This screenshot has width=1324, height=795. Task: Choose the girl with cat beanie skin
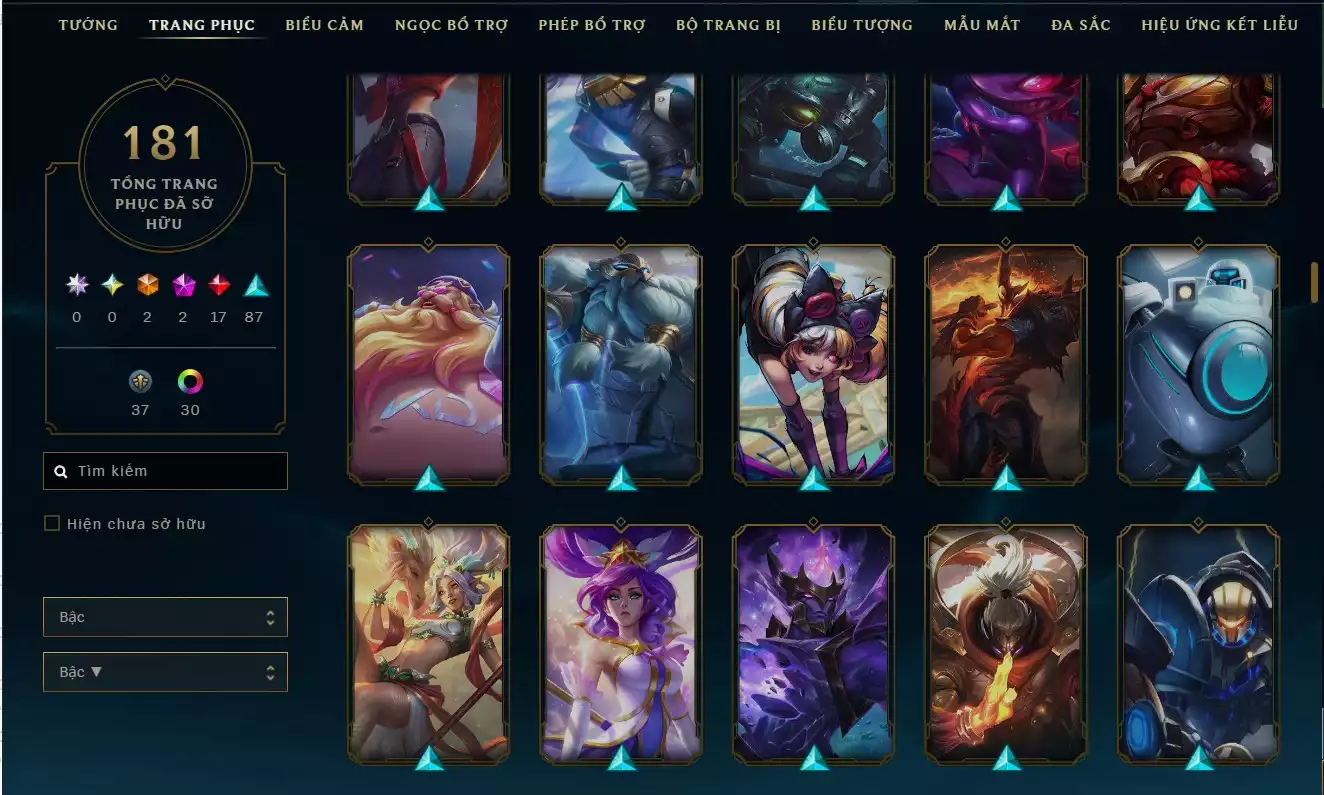click(x=813, y=362)
